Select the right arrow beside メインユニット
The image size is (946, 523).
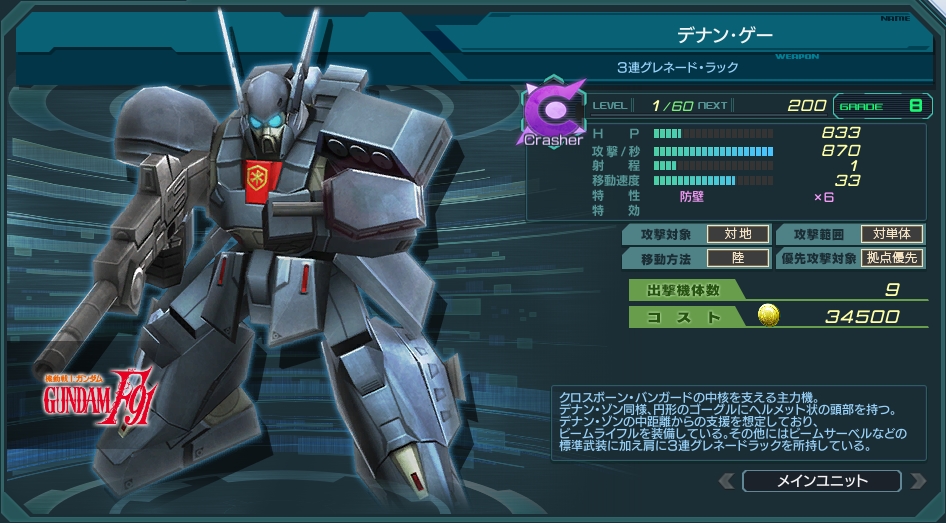(917, 481)
